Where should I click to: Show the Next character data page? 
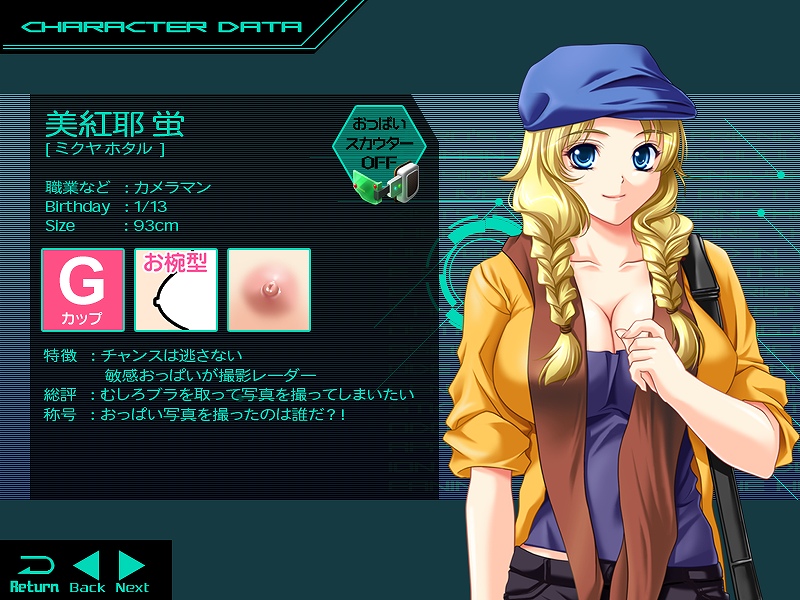click(x=132, y=572)
